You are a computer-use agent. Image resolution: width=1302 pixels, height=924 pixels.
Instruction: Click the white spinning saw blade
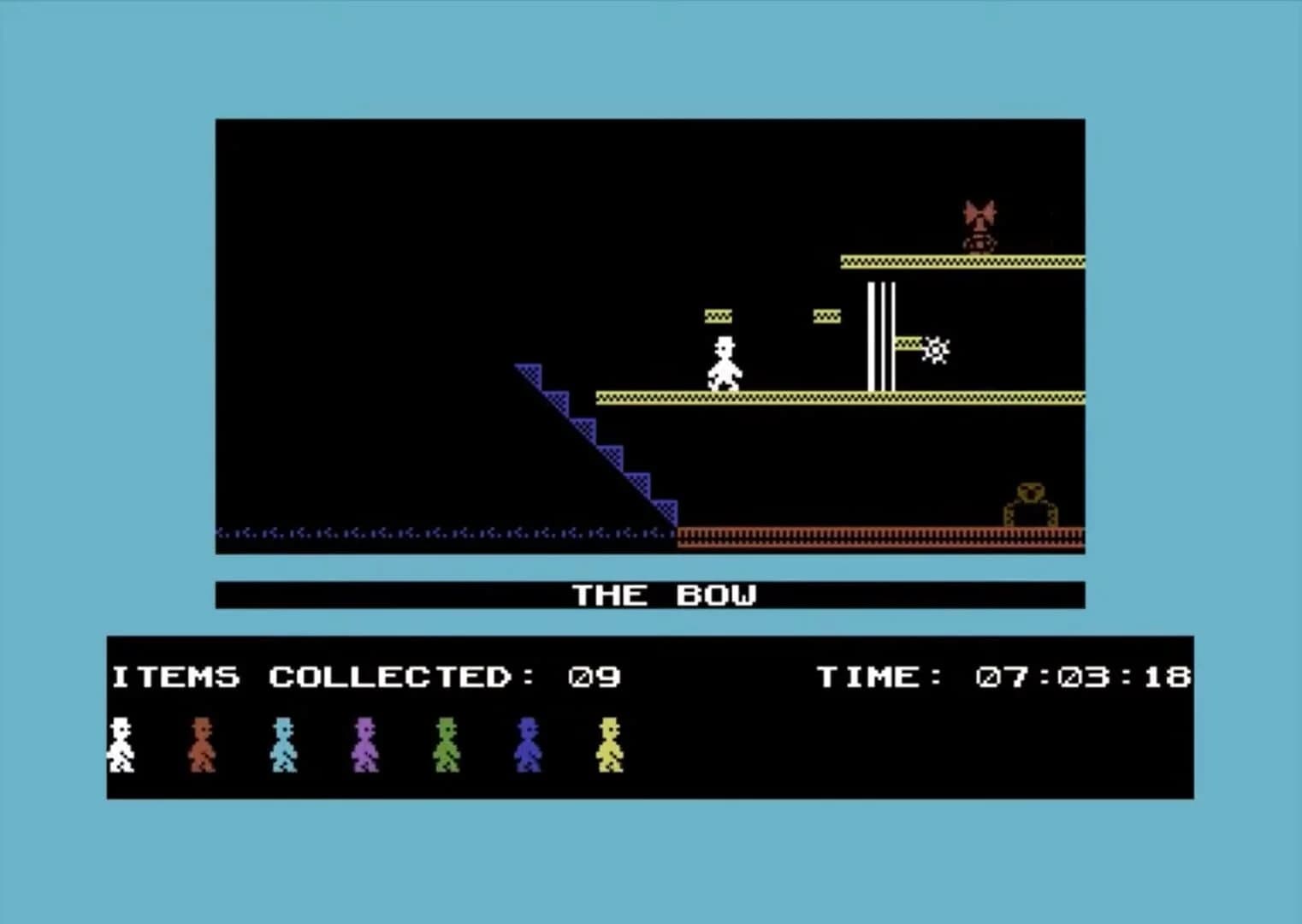[x=935, y=349]
